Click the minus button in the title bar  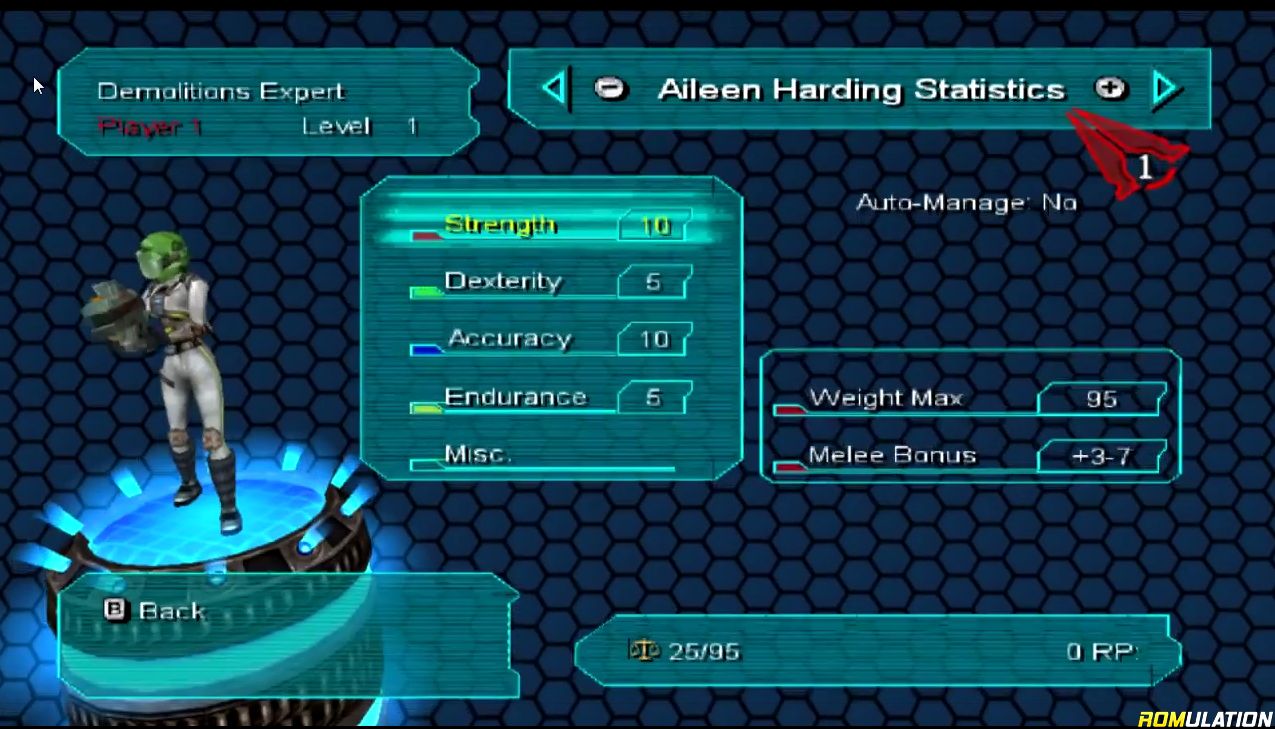[x=609, y=89]
